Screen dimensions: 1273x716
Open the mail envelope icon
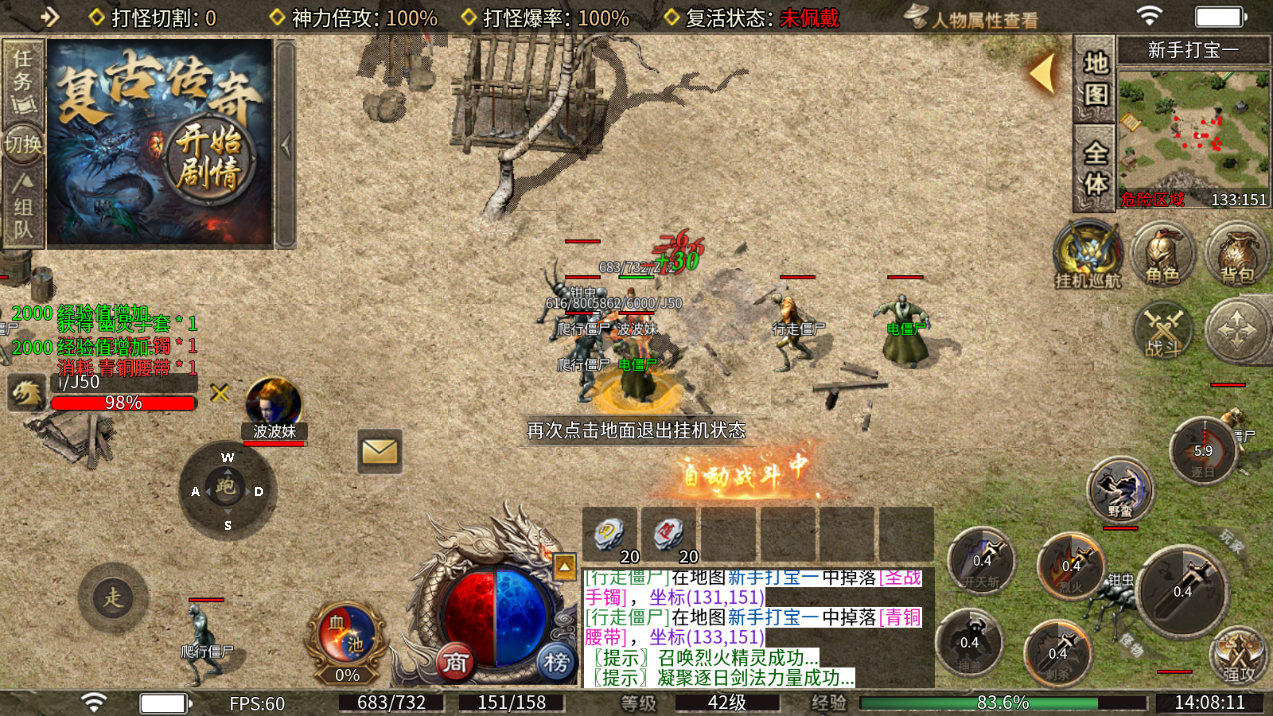tap(379, 452)
